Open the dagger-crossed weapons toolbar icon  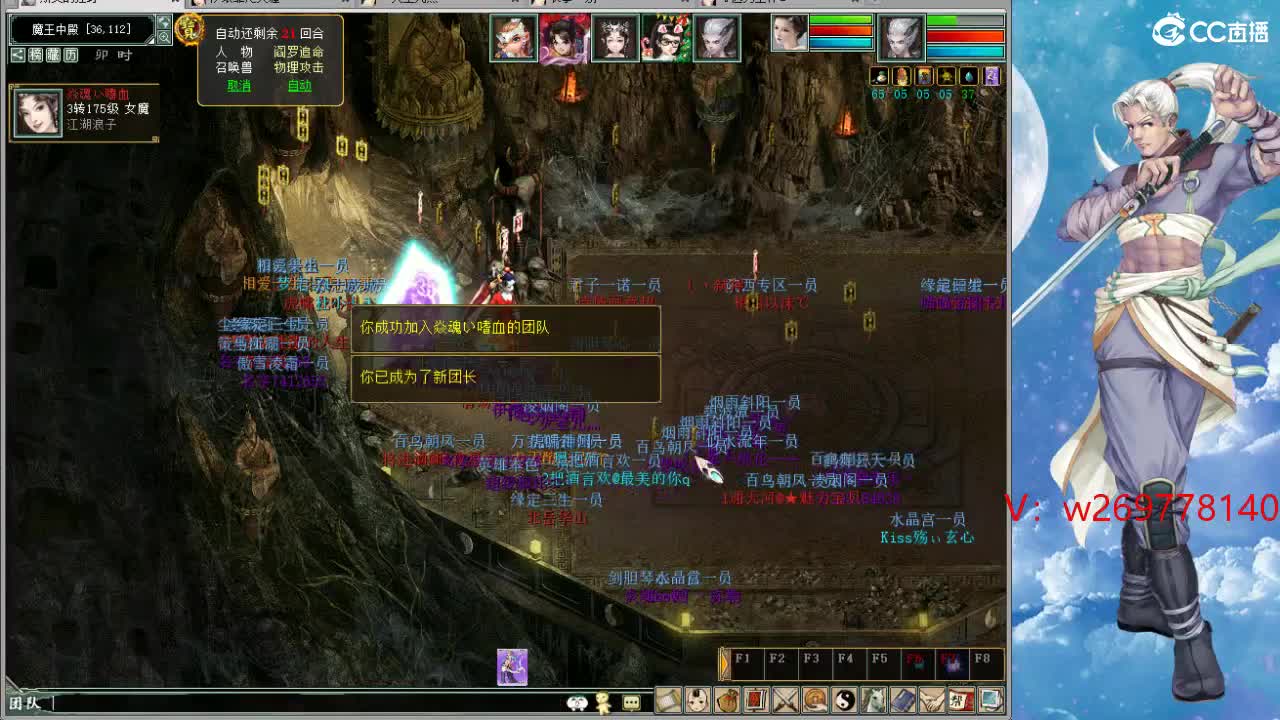click(x=785, y=700)
